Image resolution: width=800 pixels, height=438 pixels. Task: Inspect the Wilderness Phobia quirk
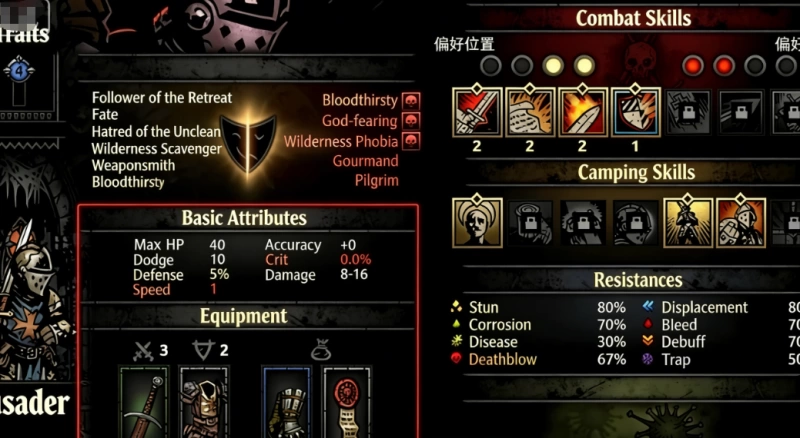coord(341,141)
